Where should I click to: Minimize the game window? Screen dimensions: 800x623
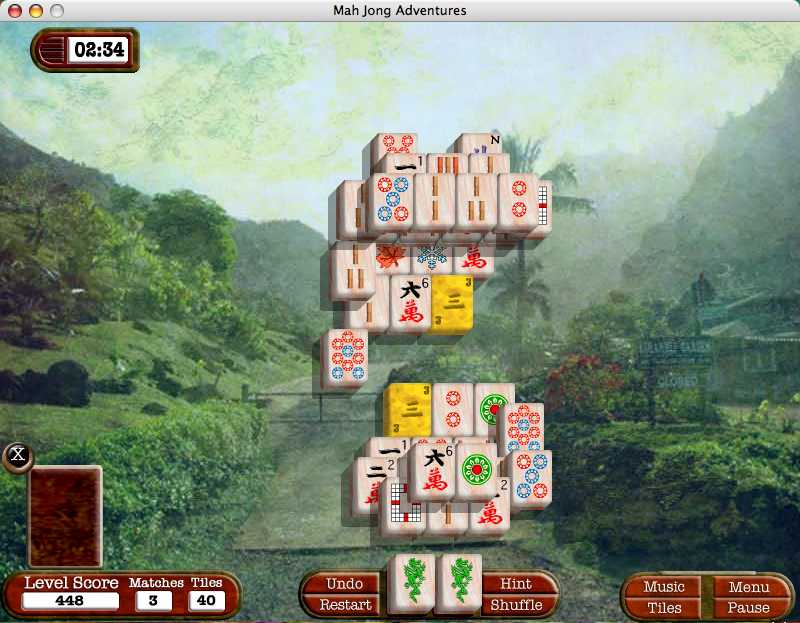[35, 10]
